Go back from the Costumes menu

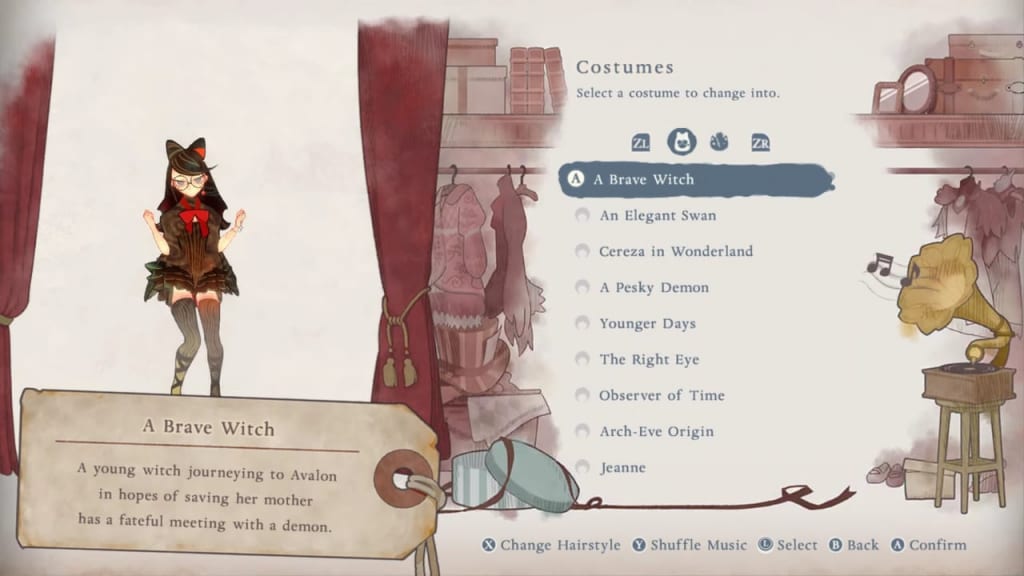pos(852,545)
